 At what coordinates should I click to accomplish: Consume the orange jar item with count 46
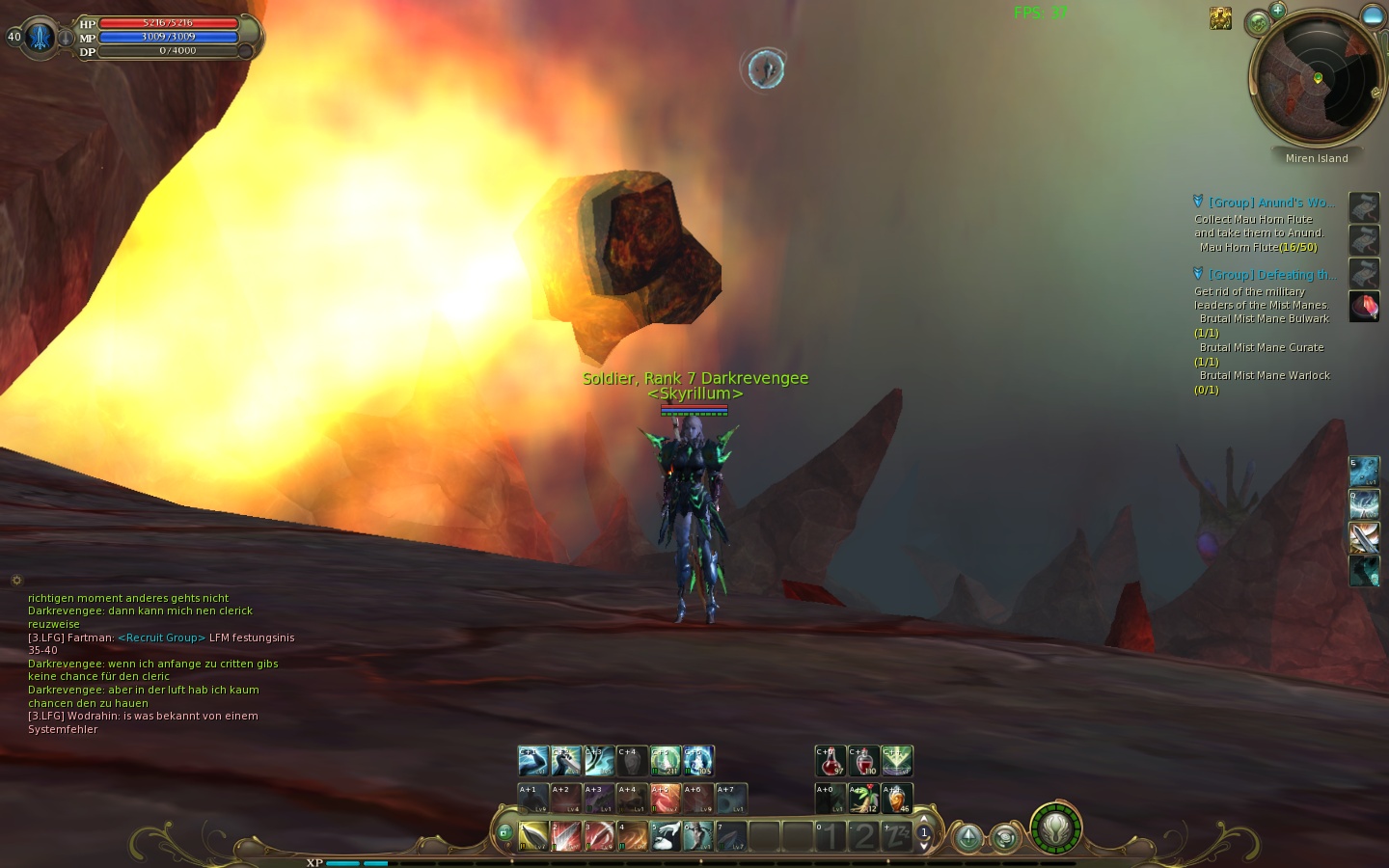(896, 799)
